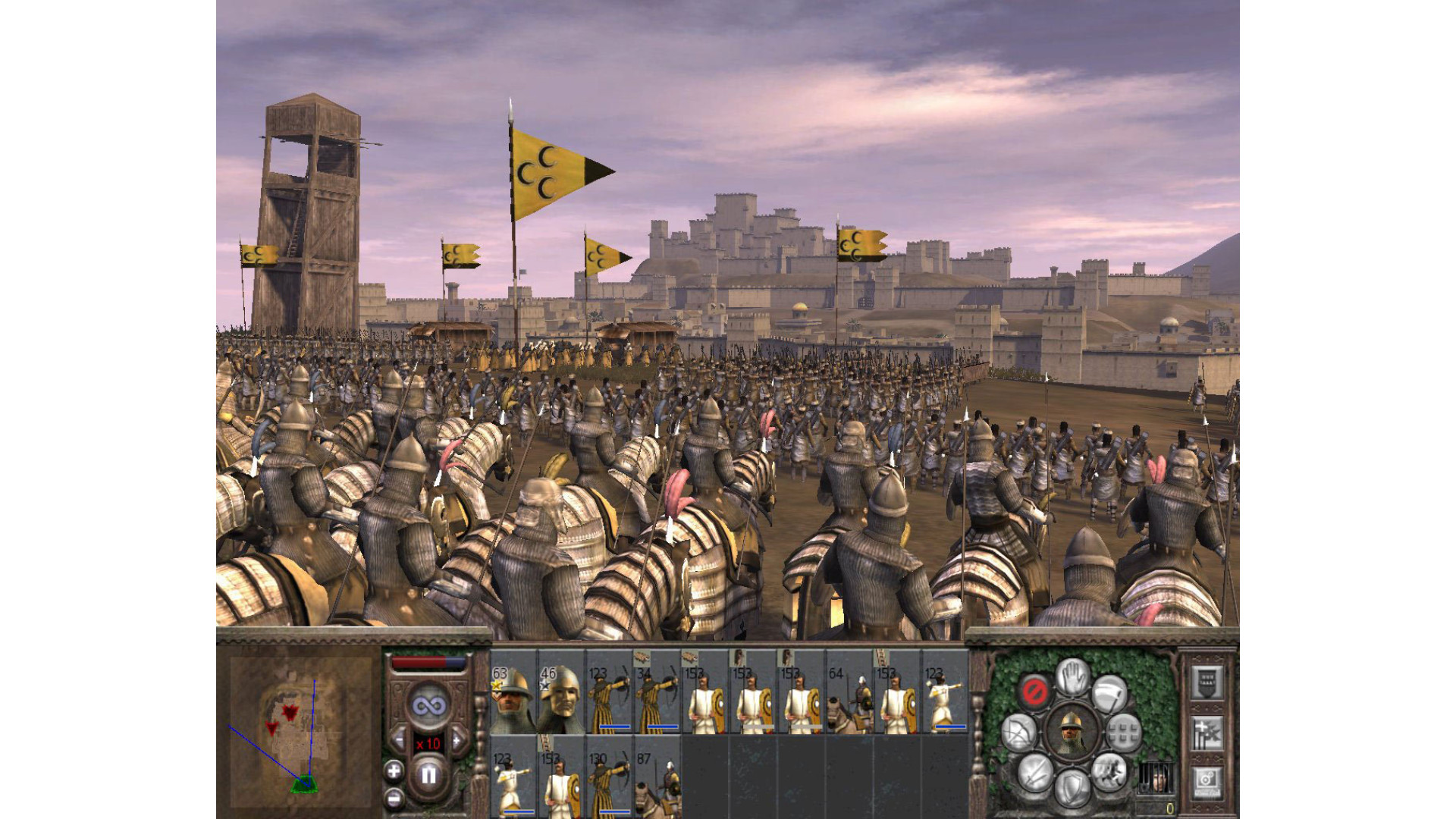
Task: Toggle run mode with the running man icon
Action: tap(1109, 772)
